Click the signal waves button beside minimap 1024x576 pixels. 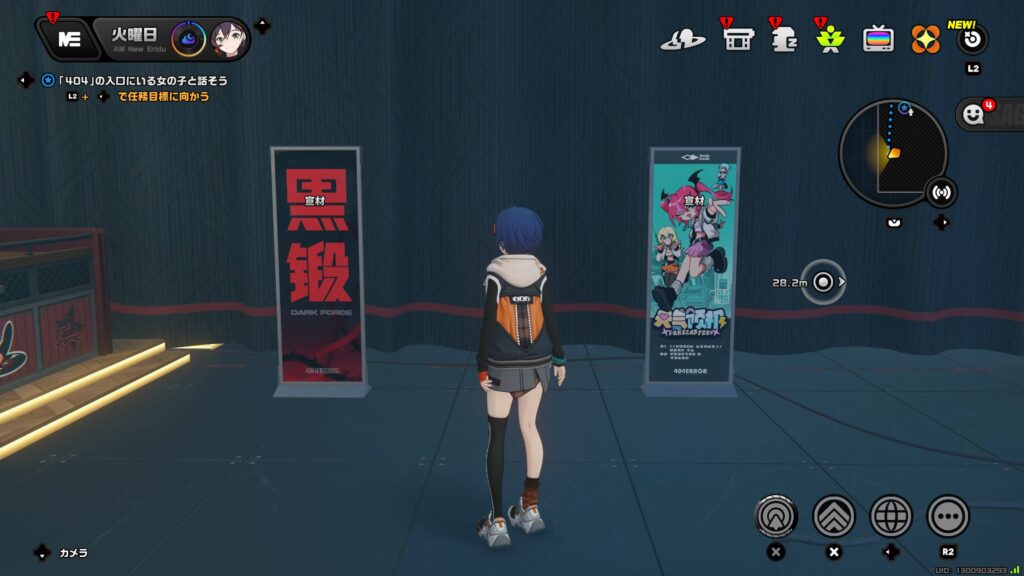pos(940,191)
